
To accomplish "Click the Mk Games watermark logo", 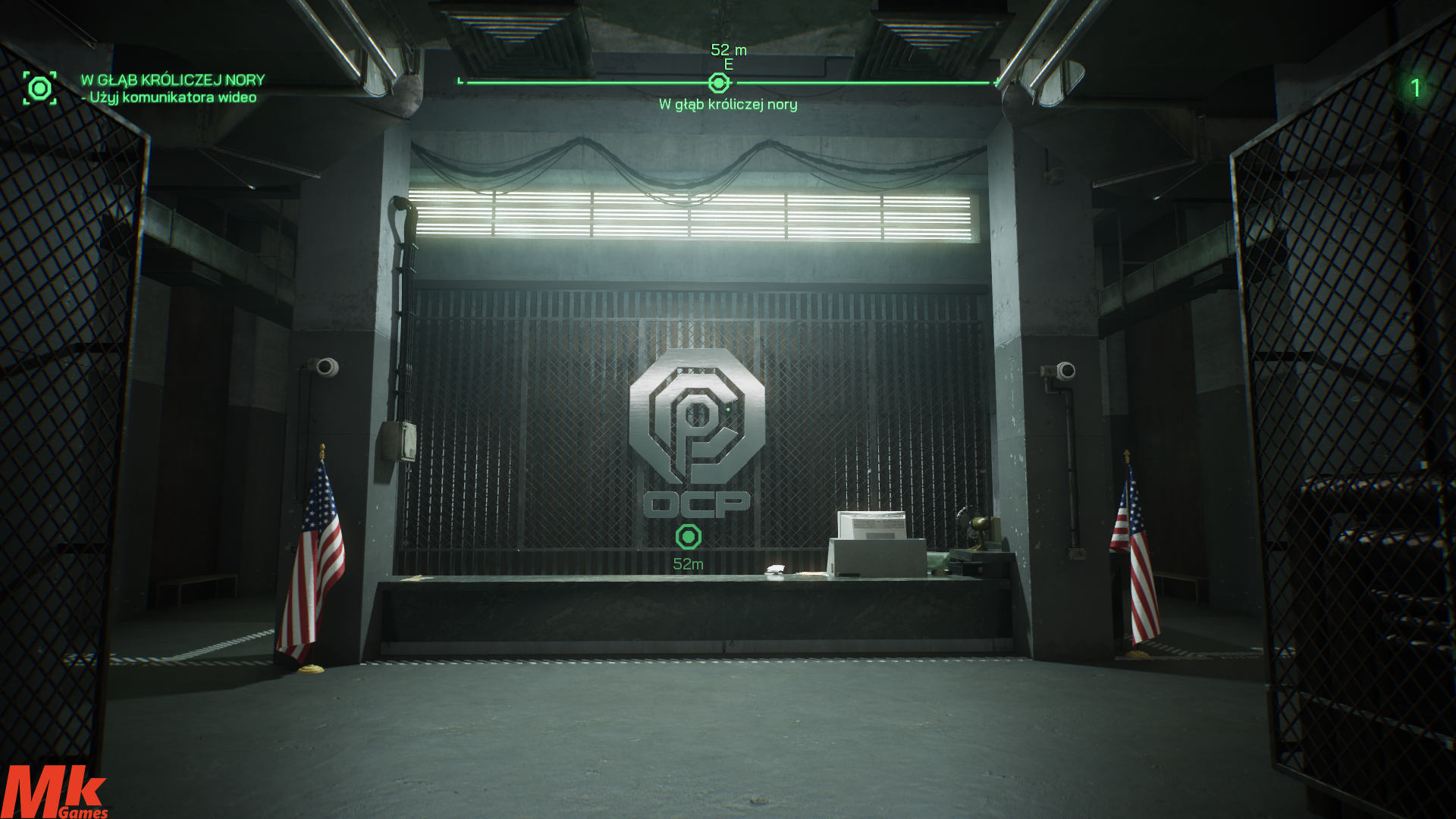I will (55, 792).
